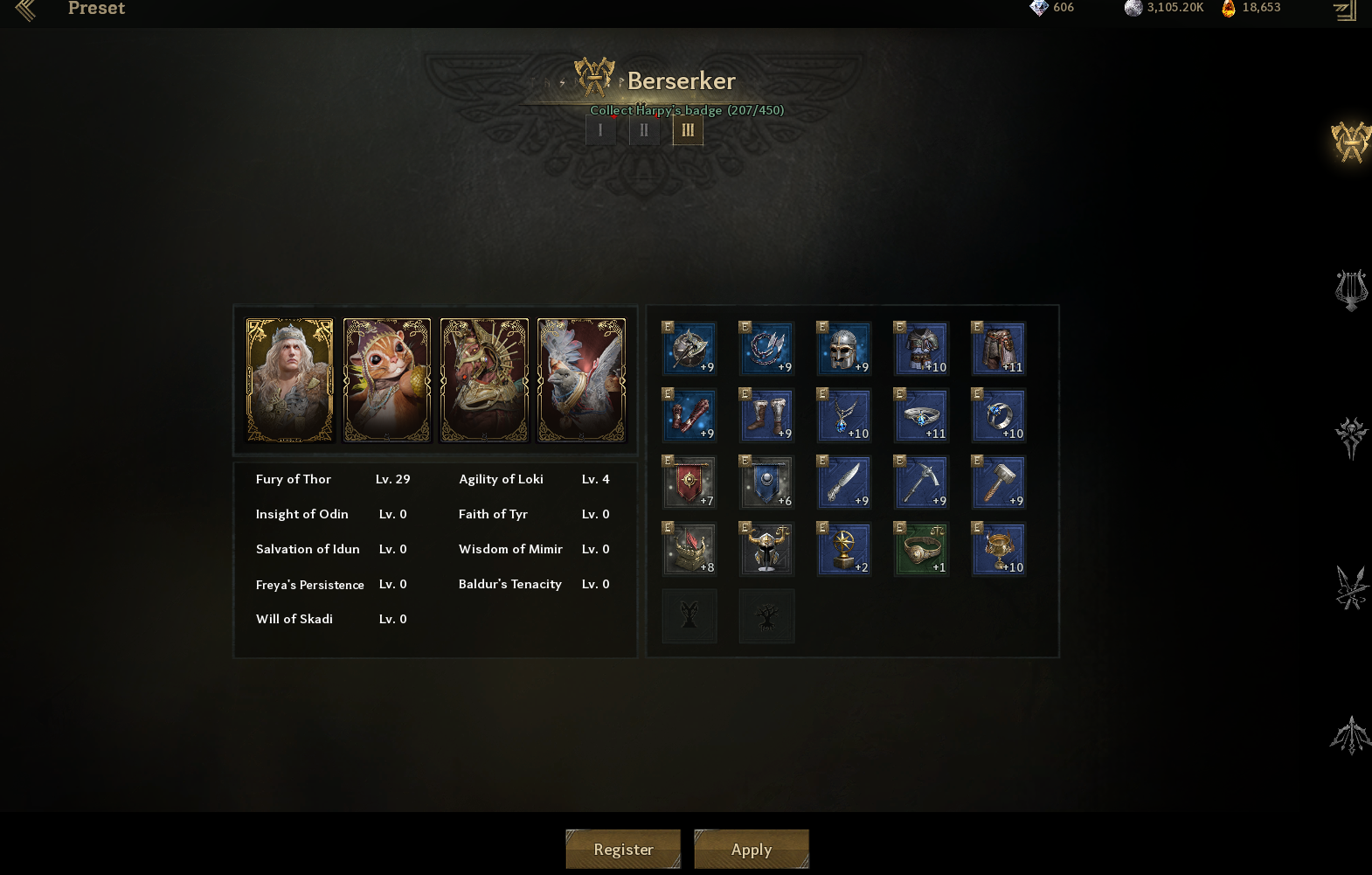Select the orange cat avatar card
The height and width of the screenshot is (875, 1372).
tap(387, 380)
